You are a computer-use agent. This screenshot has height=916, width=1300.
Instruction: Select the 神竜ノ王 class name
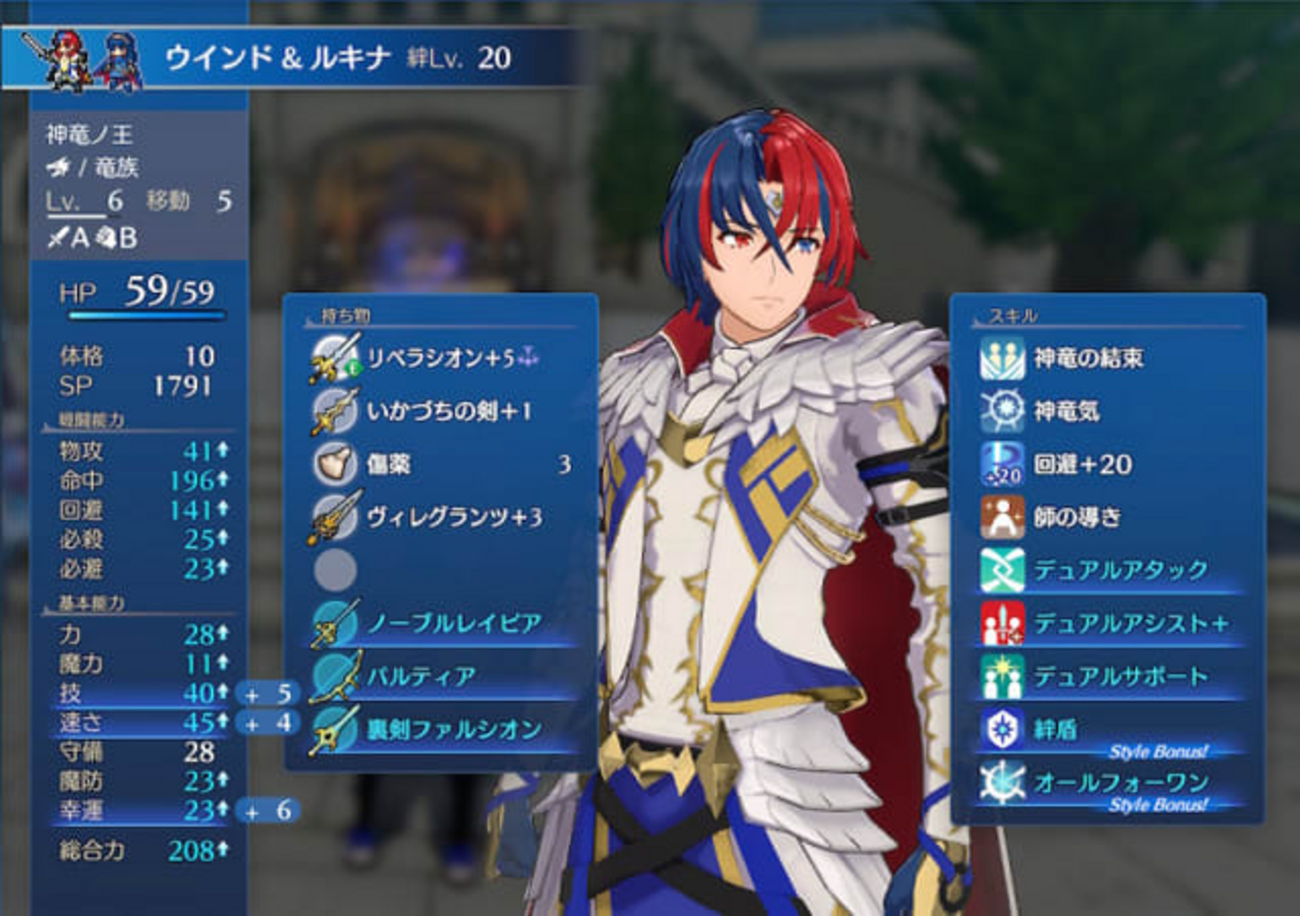tap(90, 135)
